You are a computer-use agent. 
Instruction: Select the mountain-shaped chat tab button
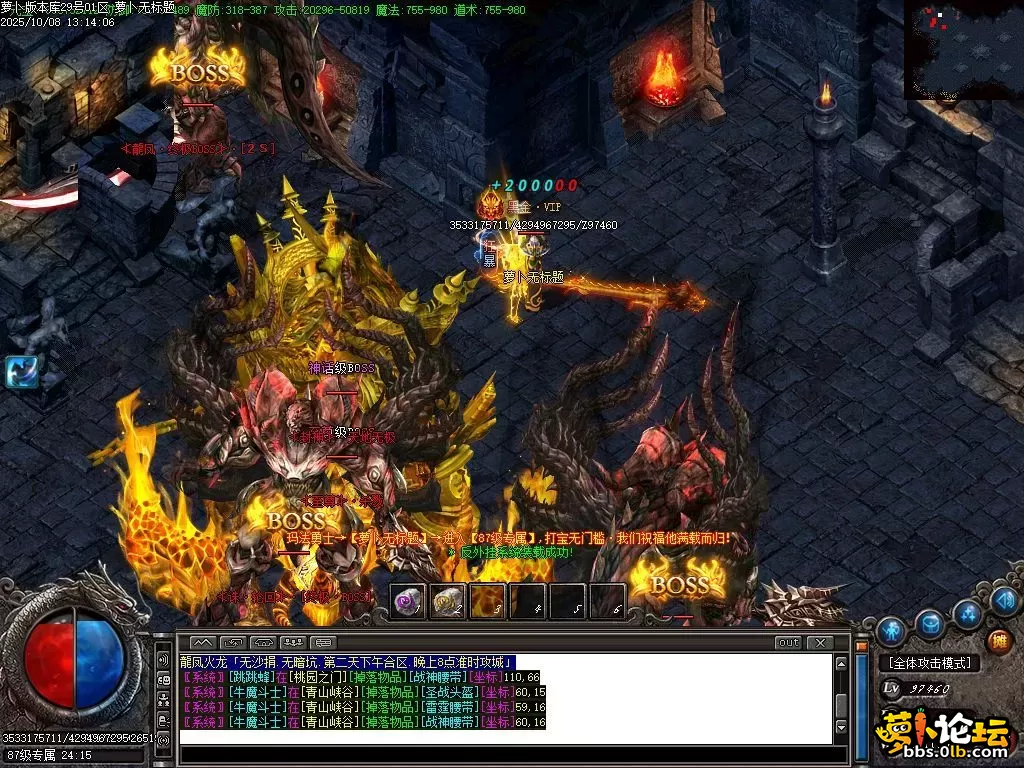pos(202,642)
